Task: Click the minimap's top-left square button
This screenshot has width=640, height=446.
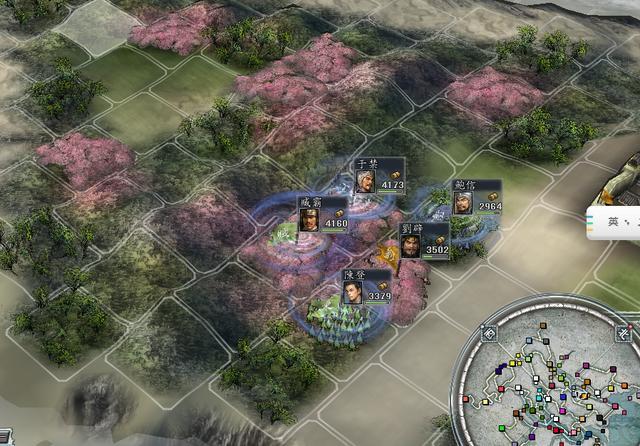Action: pos(489,333)
